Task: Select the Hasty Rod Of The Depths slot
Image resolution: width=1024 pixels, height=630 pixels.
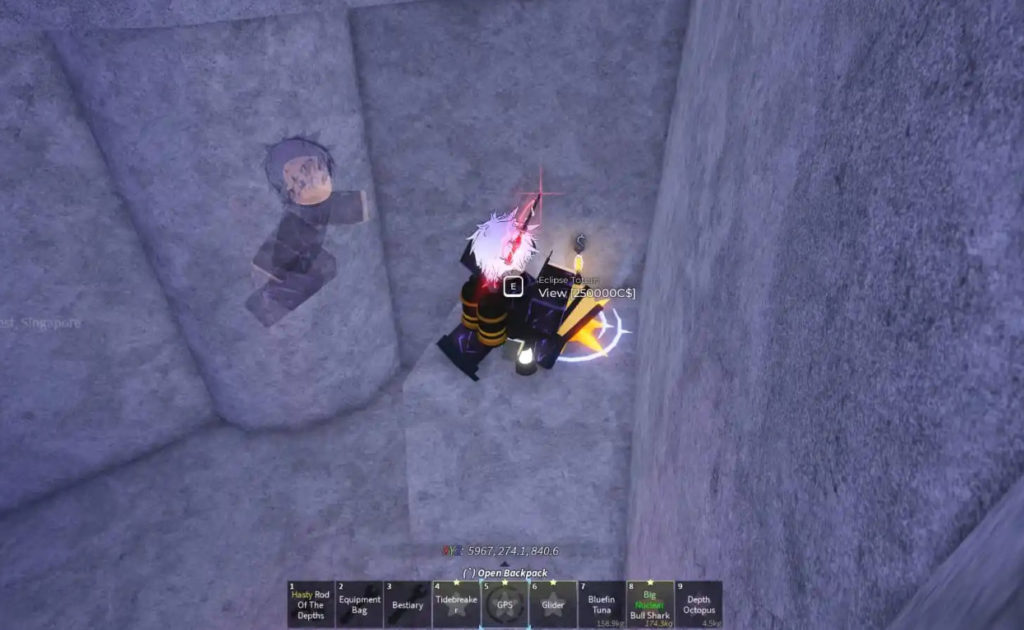Action: point(310,604)
